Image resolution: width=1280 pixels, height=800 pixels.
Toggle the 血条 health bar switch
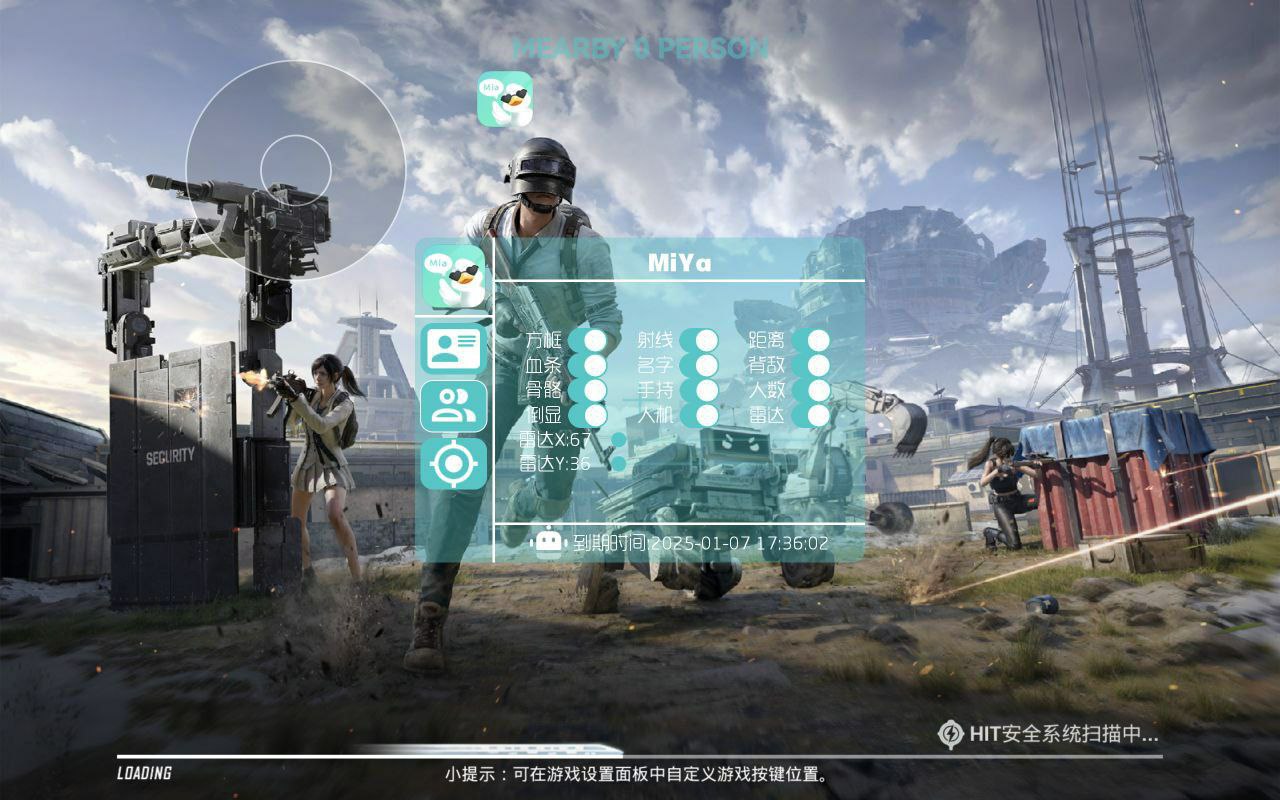[x=597, y=364]
